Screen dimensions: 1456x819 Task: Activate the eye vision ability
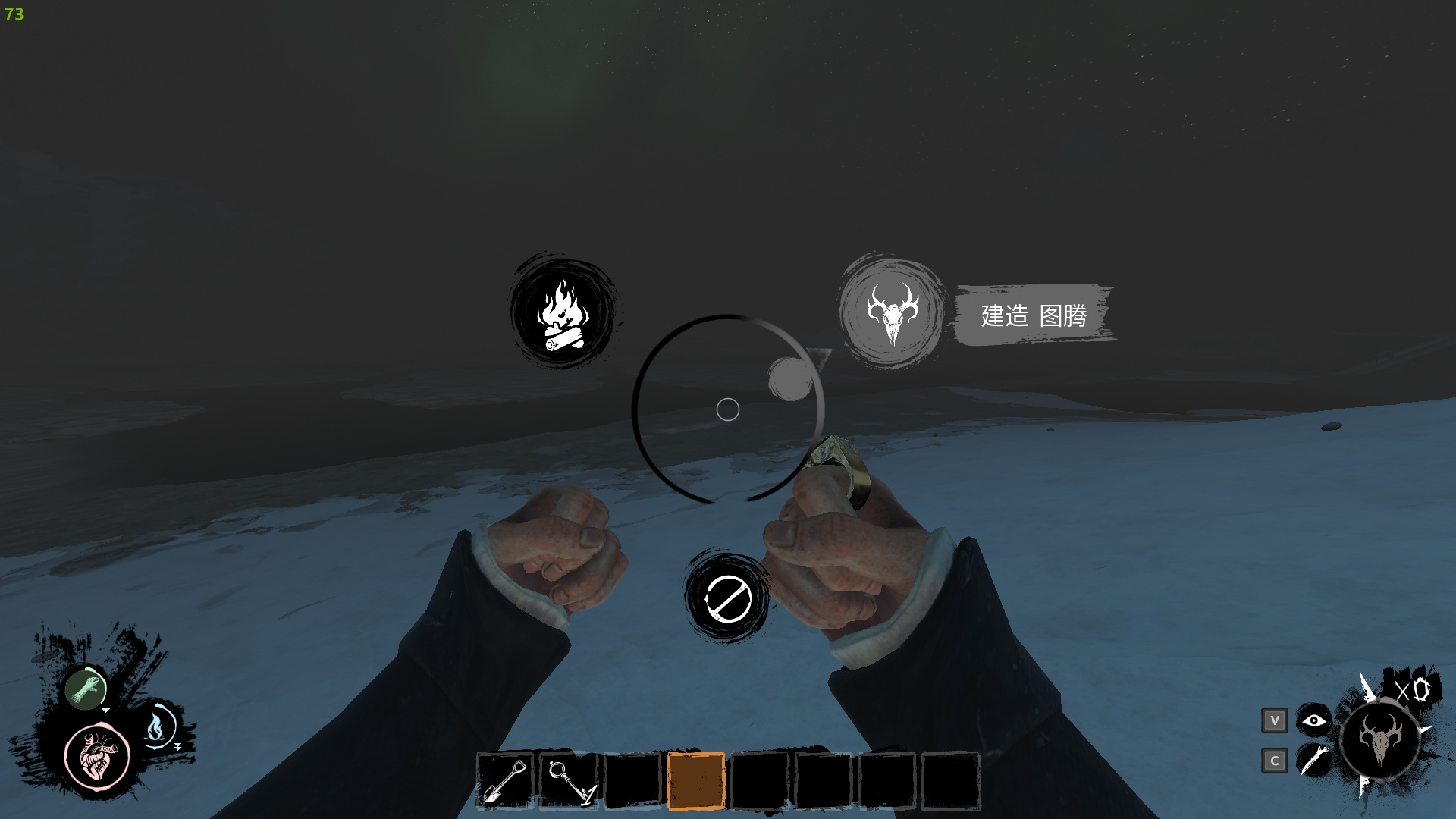tap(1313, 720)
